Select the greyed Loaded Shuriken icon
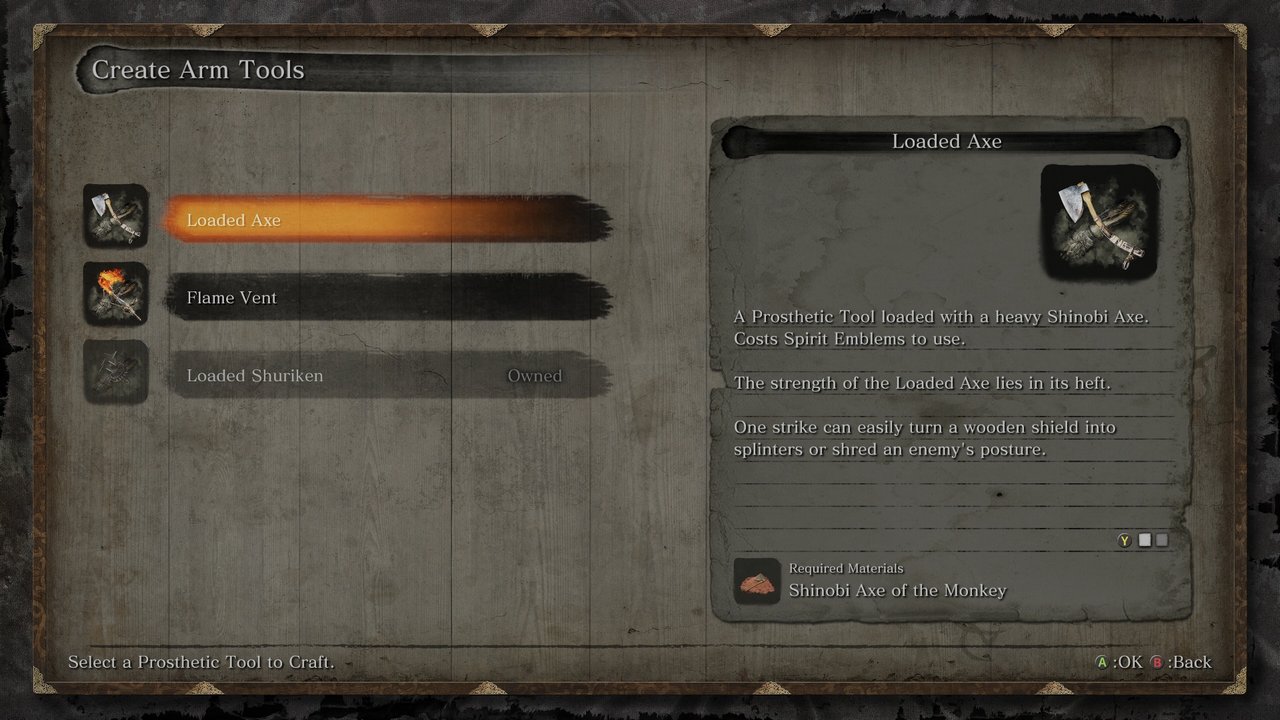Viewport: 1280px width, 720px height. (116, 372)
